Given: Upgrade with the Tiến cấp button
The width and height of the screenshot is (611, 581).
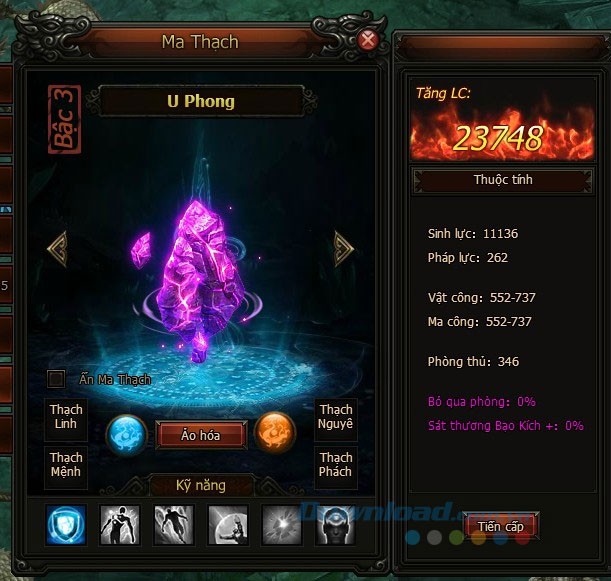Looking at the screenshot, I should point(500,525).
